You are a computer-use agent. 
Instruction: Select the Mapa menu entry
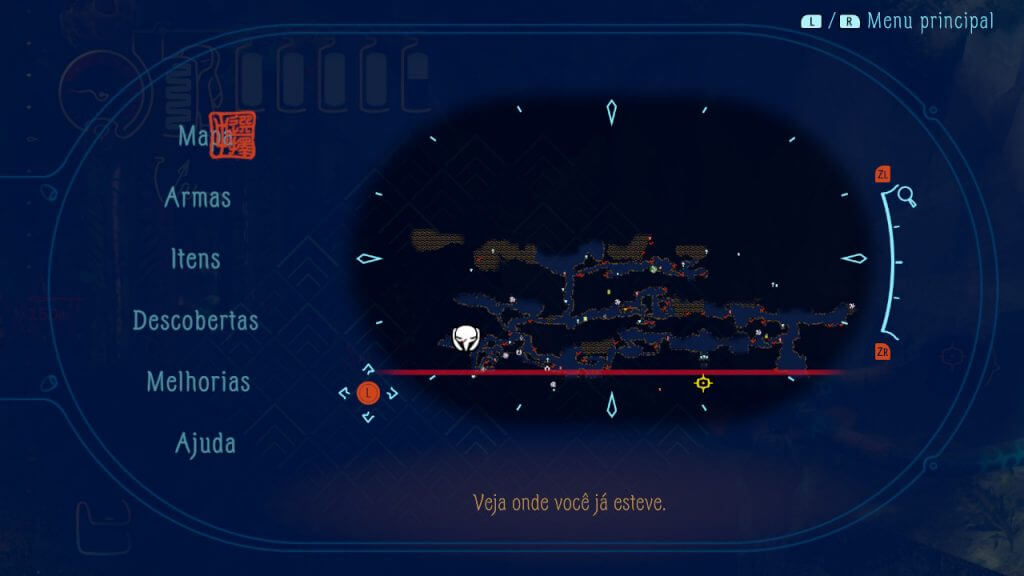click(205, 136)
